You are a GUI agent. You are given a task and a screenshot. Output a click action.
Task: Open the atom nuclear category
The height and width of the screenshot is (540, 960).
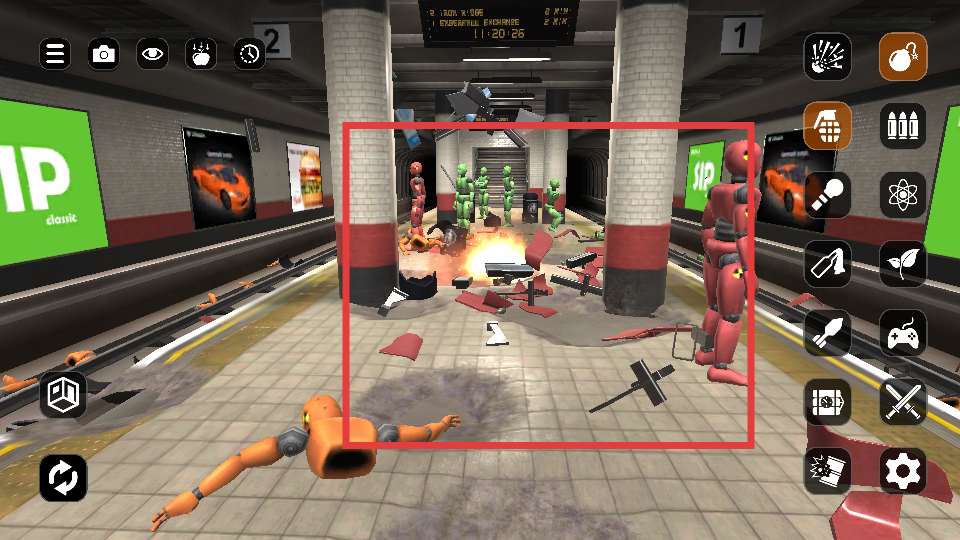(x=904, y=195)
